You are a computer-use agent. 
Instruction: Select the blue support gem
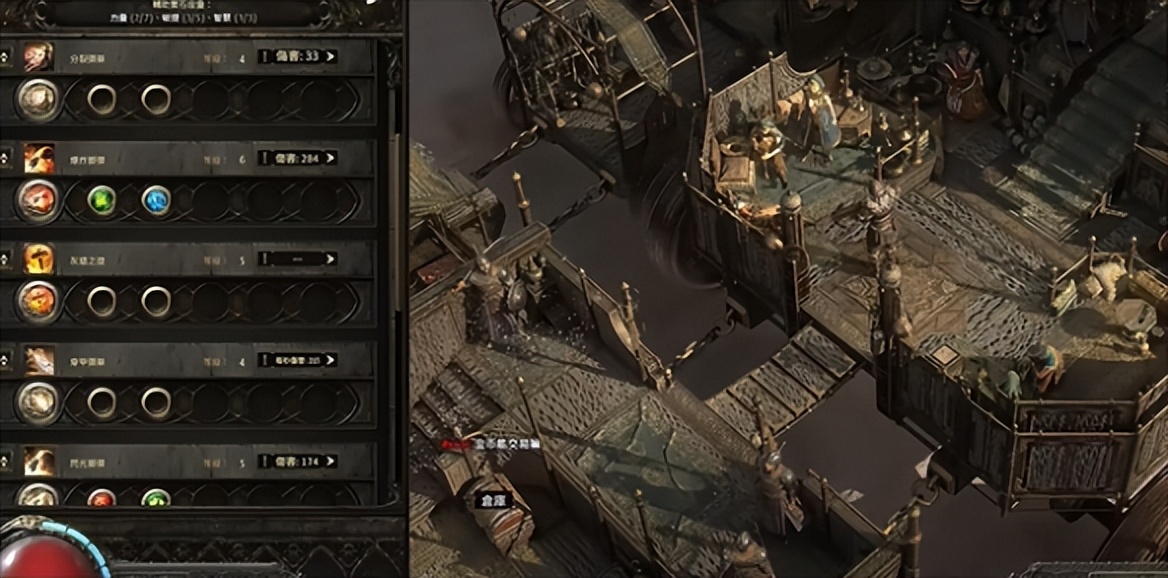156,200
